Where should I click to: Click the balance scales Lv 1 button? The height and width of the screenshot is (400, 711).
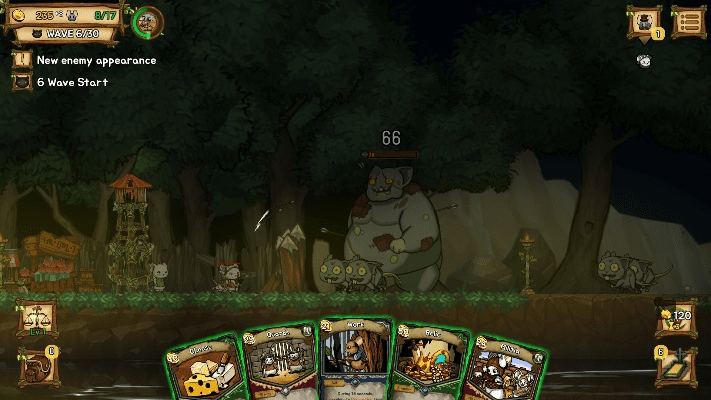pyautogui.click(x=34, y=319)
